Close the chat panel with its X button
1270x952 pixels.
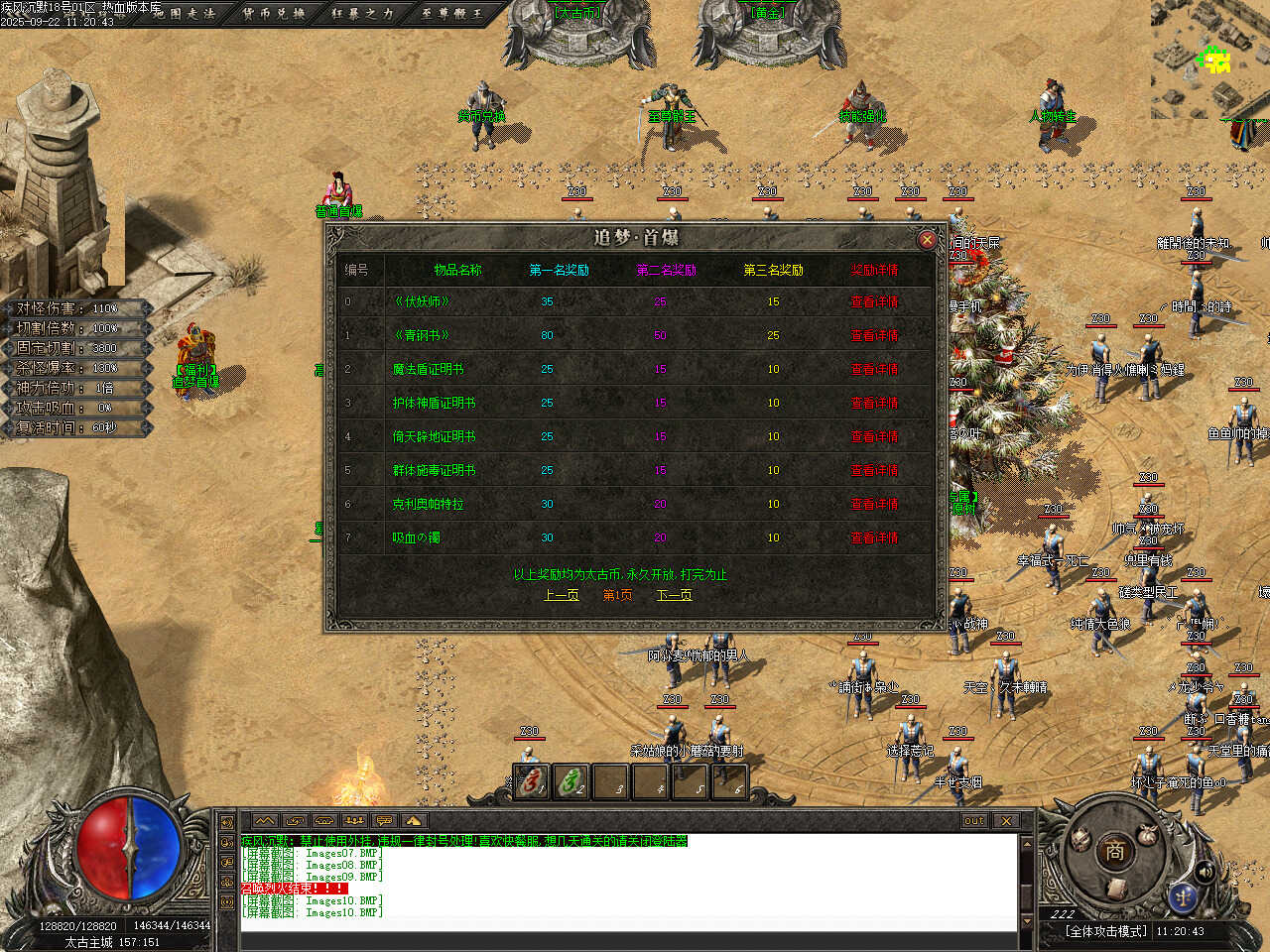tap(1006, 821)
